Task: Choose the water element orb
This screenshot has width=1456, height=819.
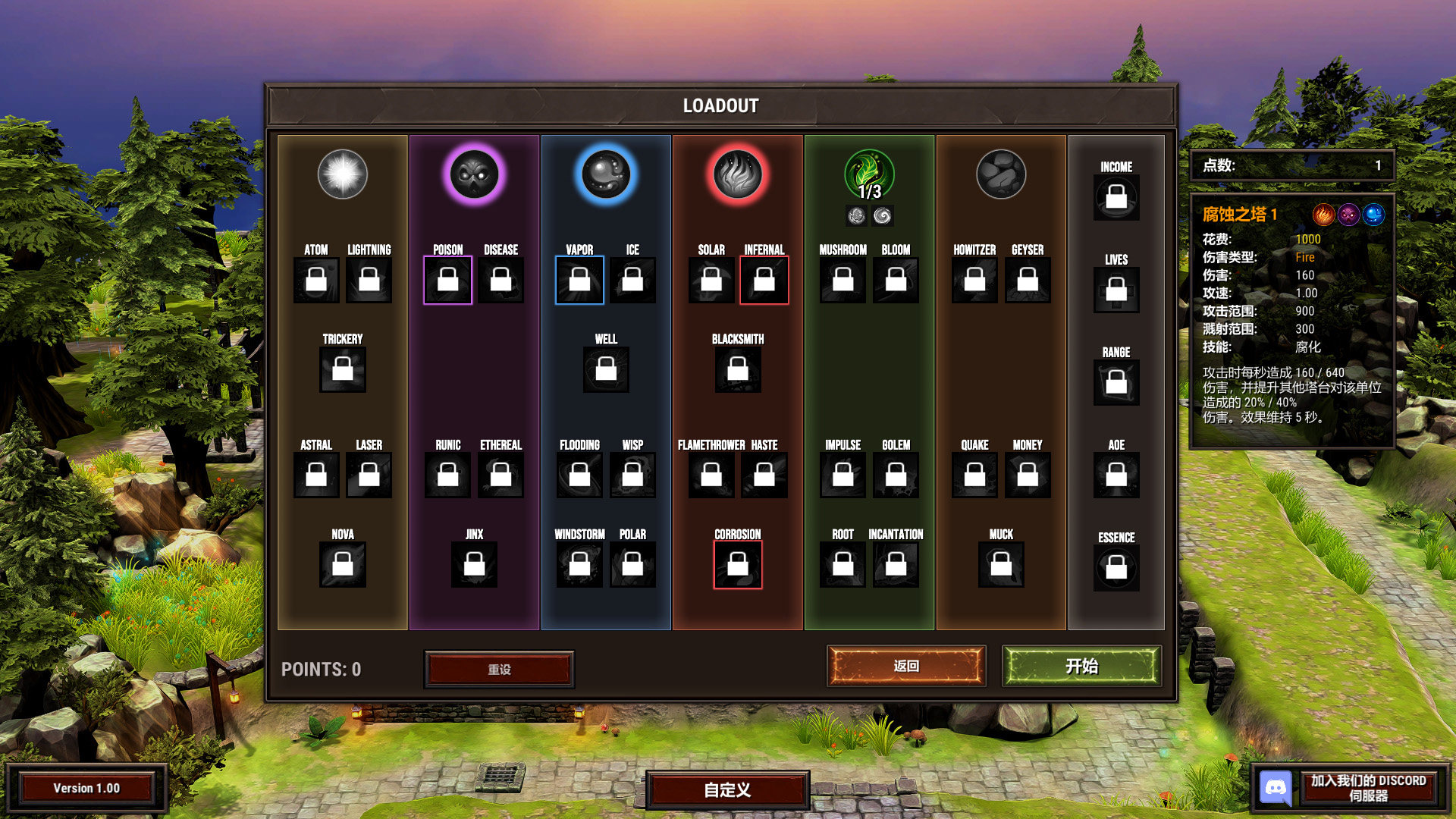Action: click(606, 174)
